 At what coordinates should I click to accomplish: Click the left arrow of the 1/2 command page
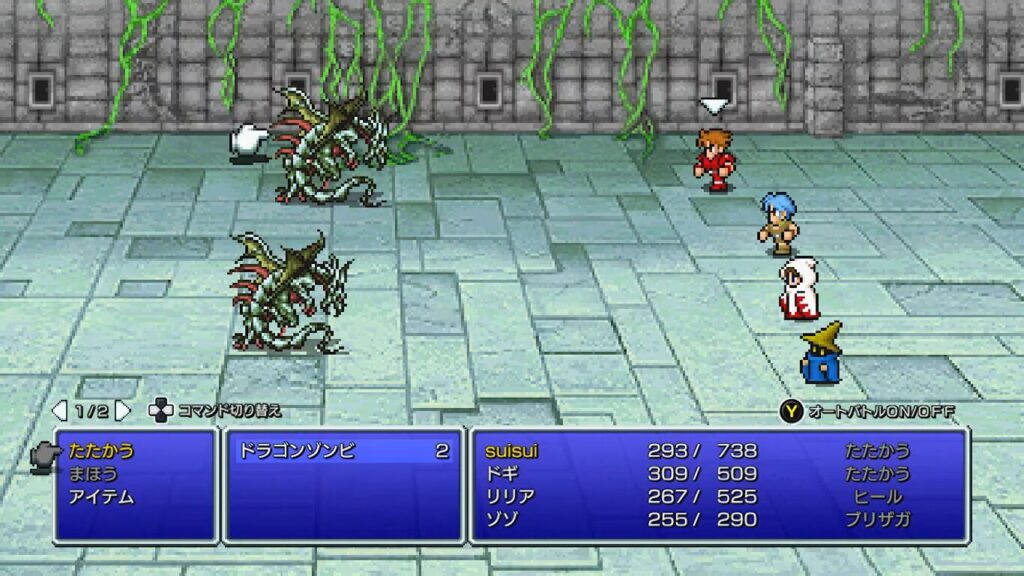click(60, 411)
